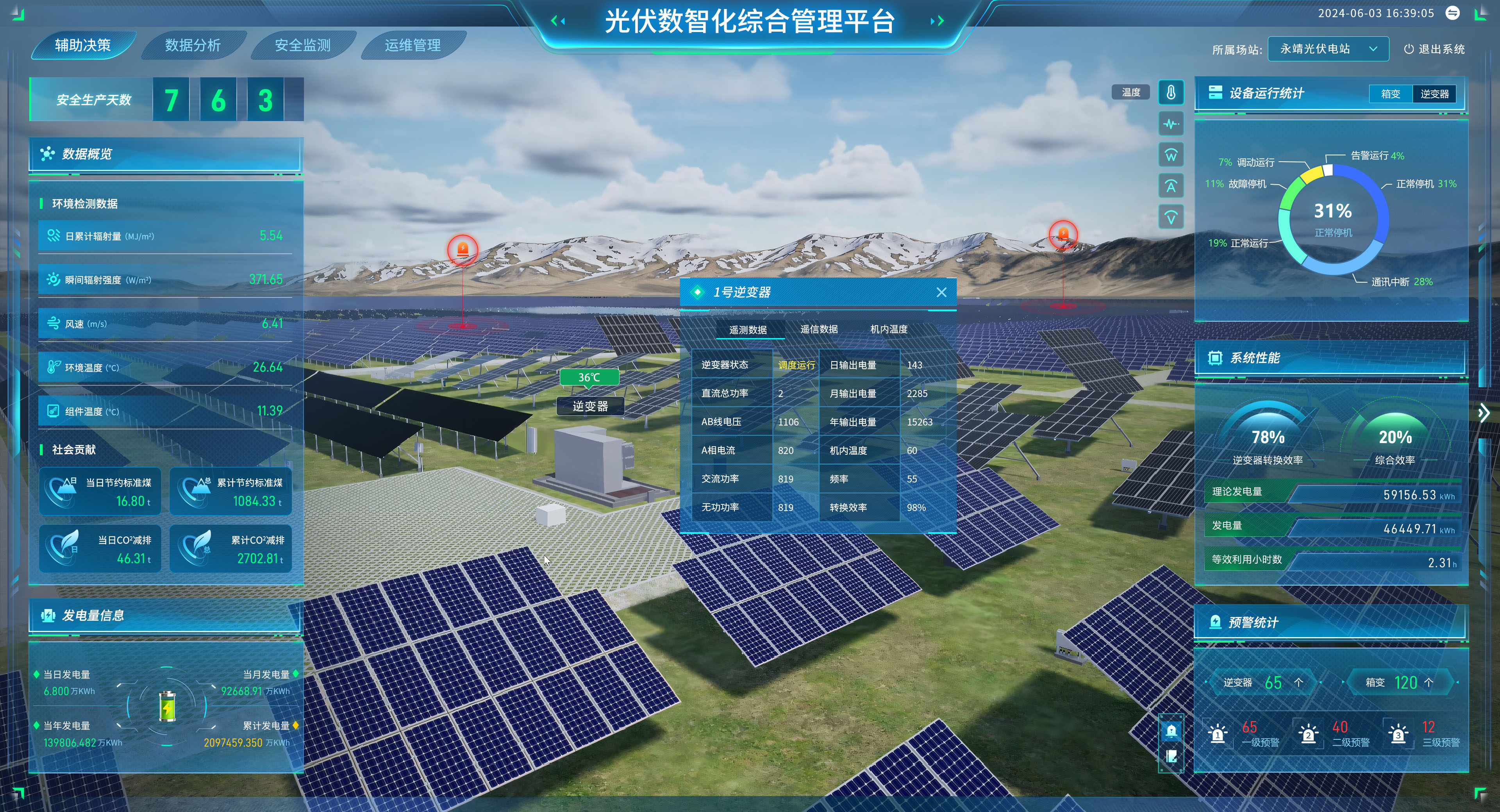Switch device statistics to 逆变器
1500x812 pixels.
click(1434, 94)
